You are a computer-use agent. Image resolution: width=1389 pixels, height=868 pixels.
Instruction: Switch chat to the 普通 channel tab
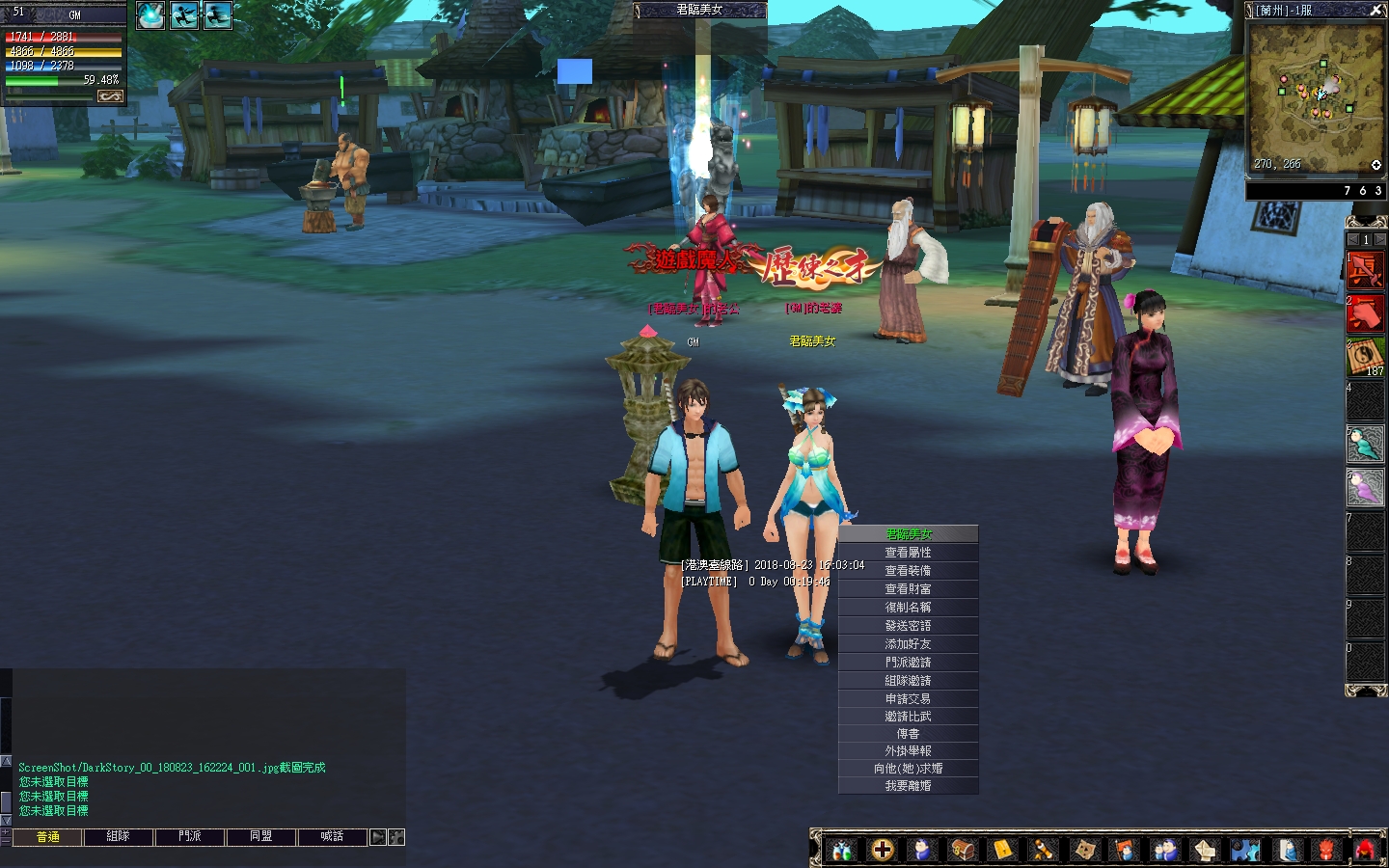(47, 837)
